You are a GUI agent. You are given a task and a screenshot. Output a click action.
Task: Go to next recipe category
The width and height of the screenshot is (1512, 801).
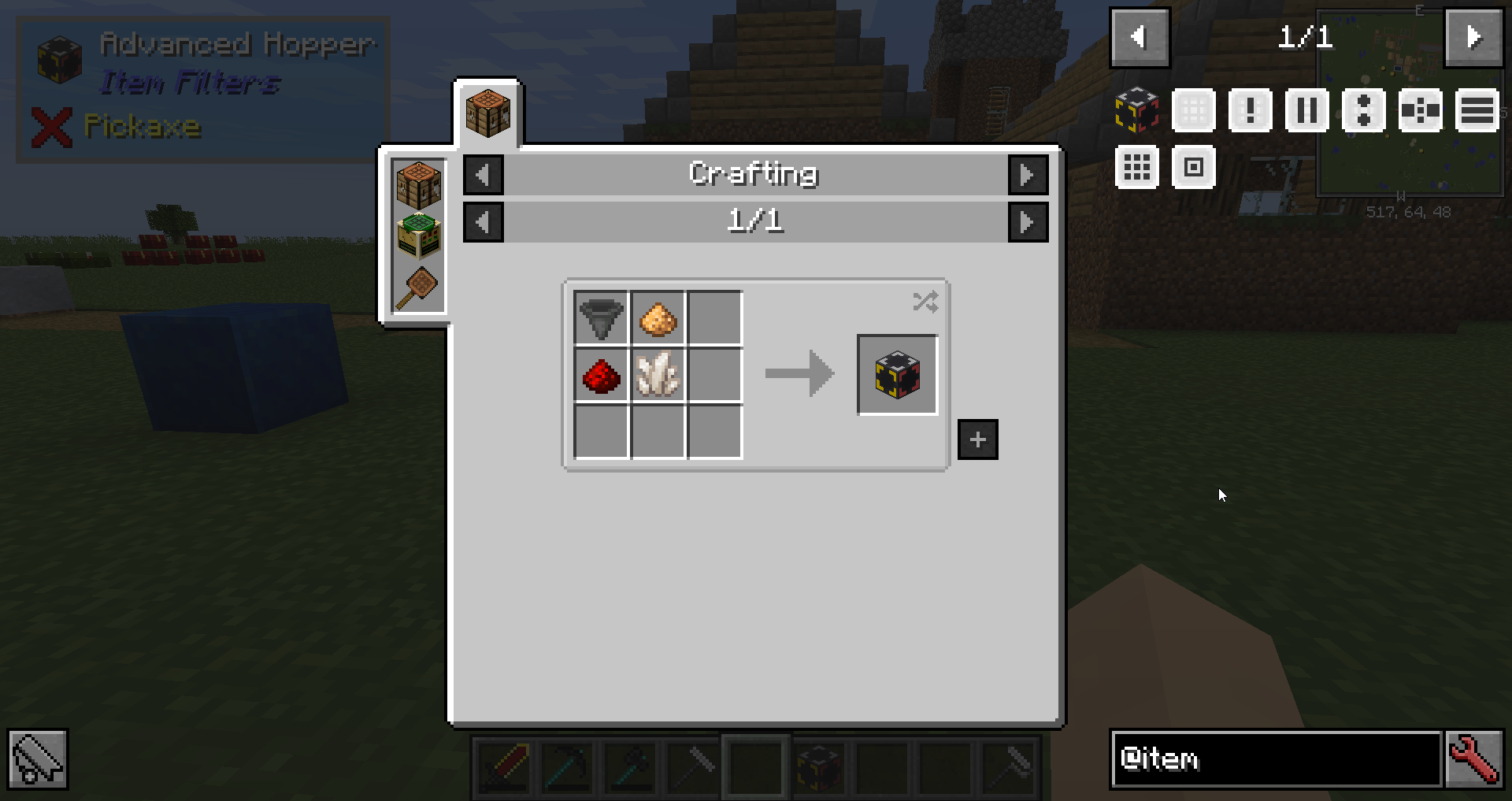click(1028, 175)
